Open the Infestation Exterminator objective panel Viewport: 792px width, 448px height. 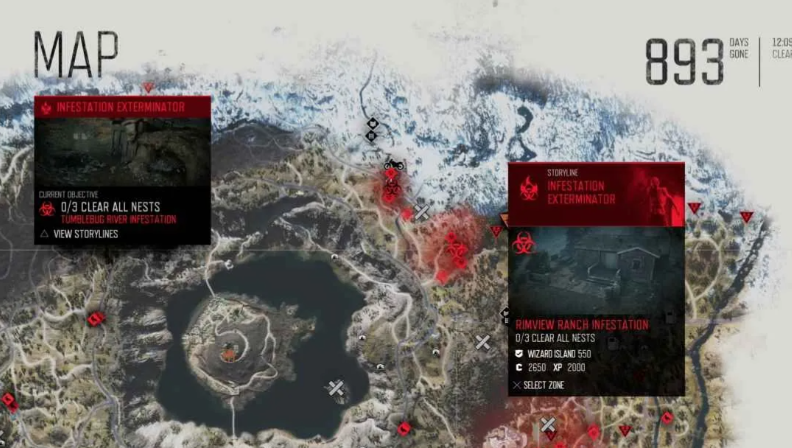122,107
